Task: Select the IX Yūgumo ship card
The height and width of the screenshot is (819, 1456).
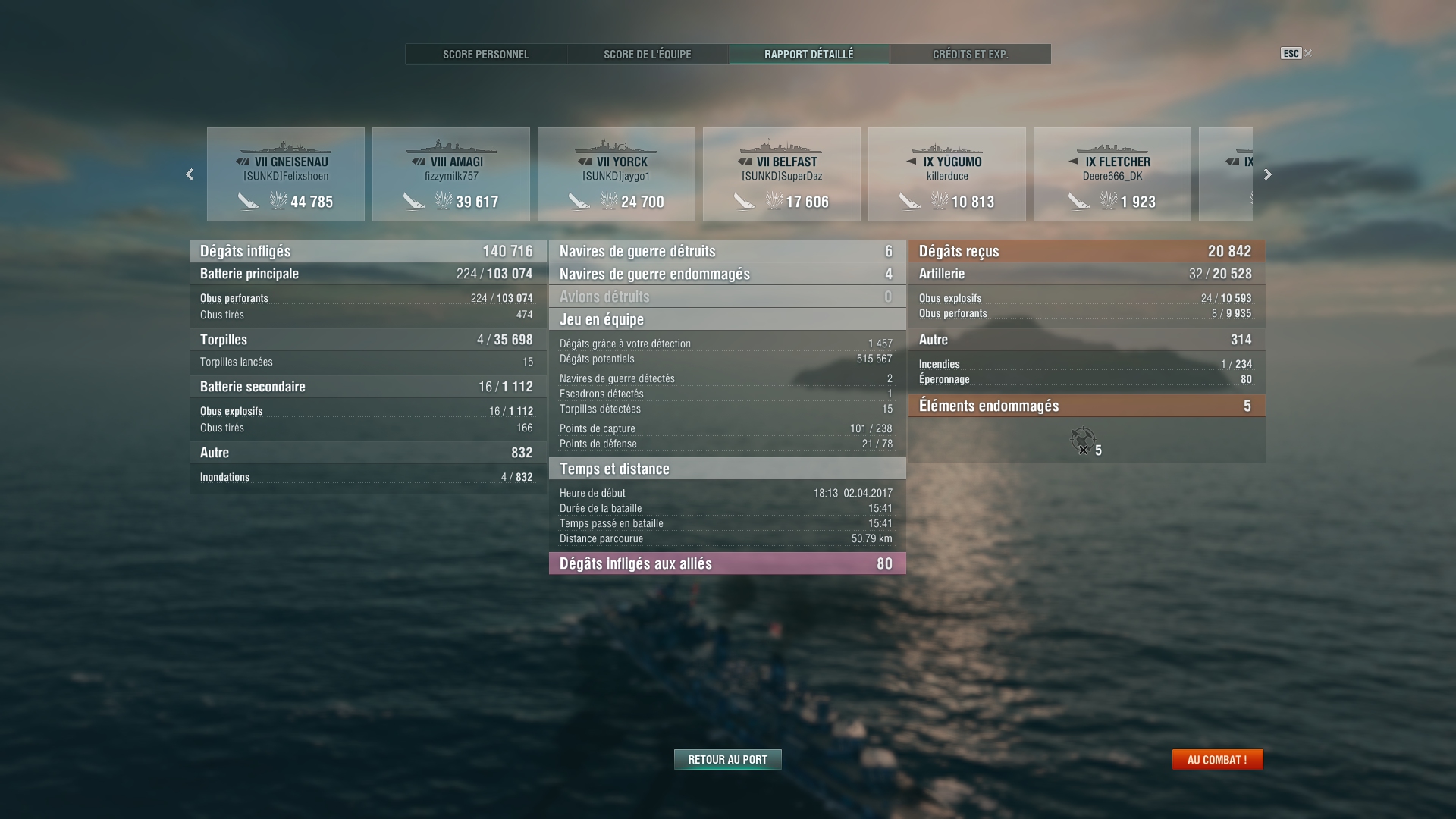Action: coord(947,174)
